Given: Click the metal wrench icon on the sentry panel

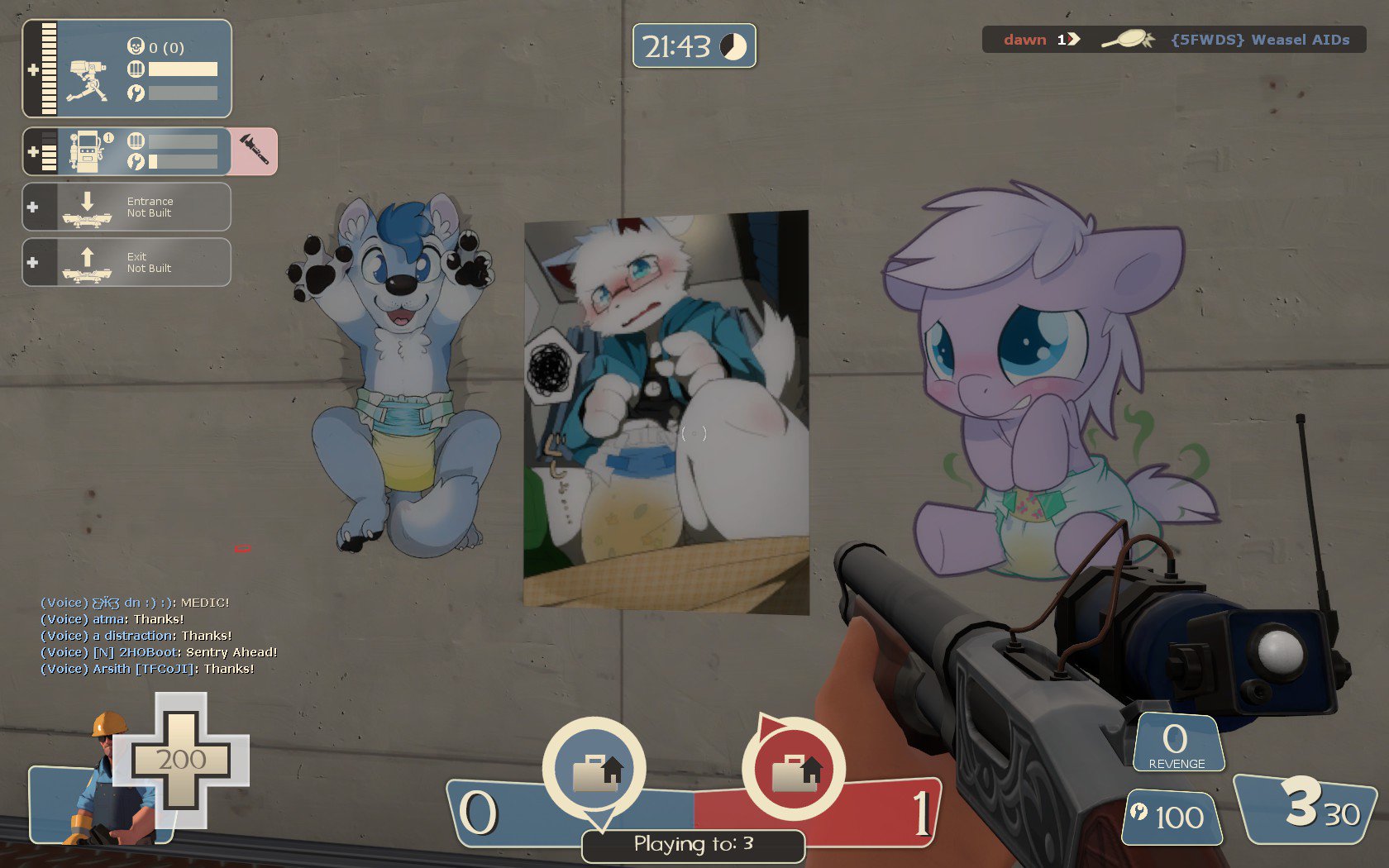Looking at the screenshot, I should (136, 93).
